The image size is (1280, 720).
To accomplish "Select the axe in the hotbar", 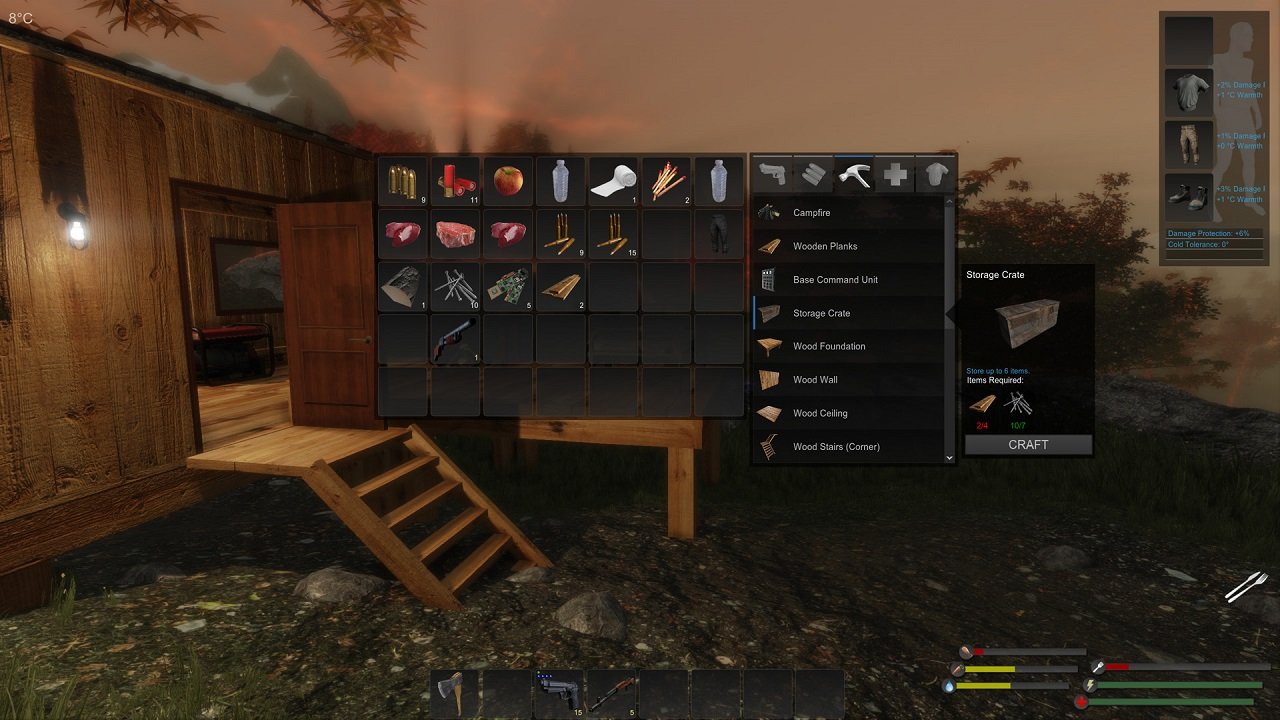I will tap(451, 693).
